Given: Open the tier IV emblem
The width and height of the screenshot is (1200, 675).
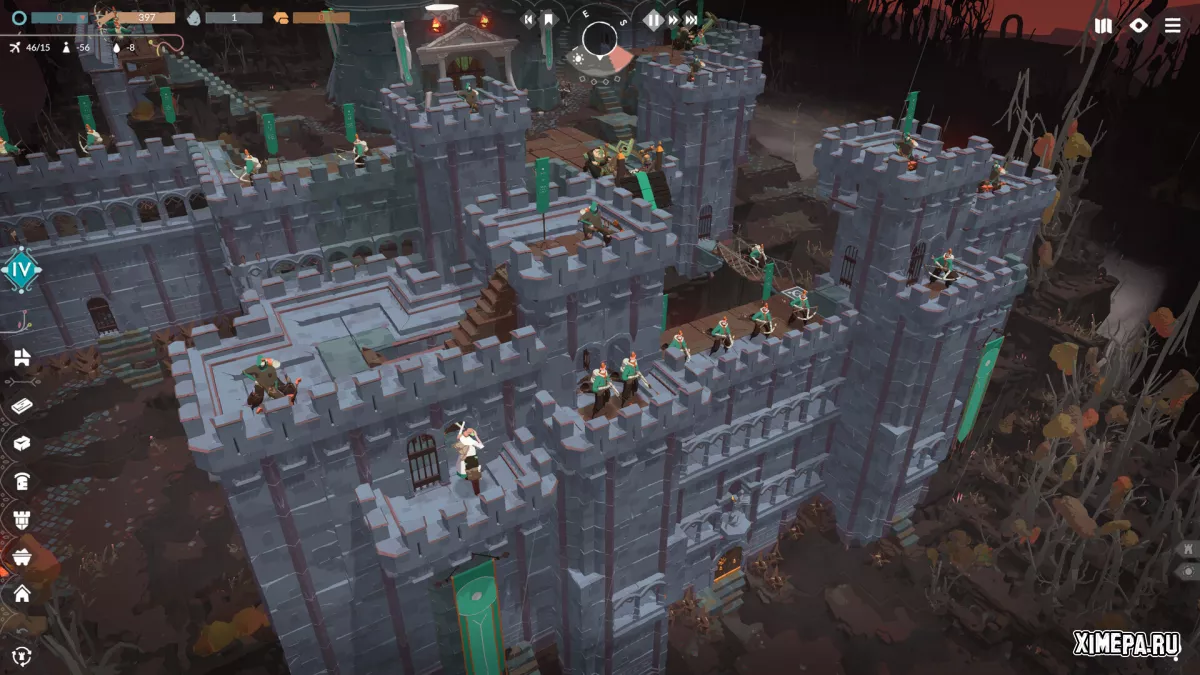Looking at the screenshot, I should [x=20, y=269].
